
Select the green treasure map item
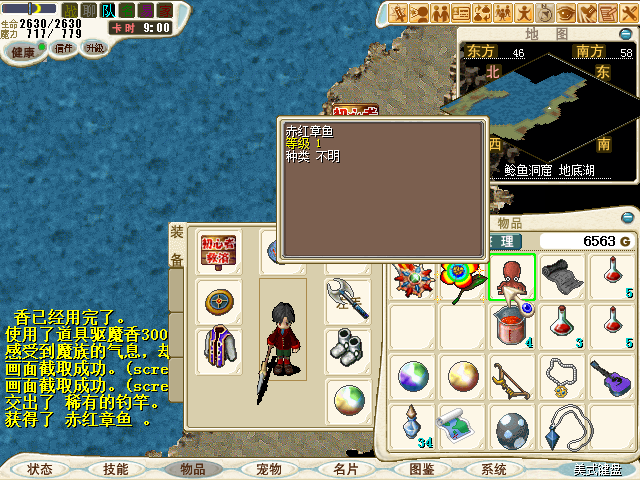[x=462, y=426]
